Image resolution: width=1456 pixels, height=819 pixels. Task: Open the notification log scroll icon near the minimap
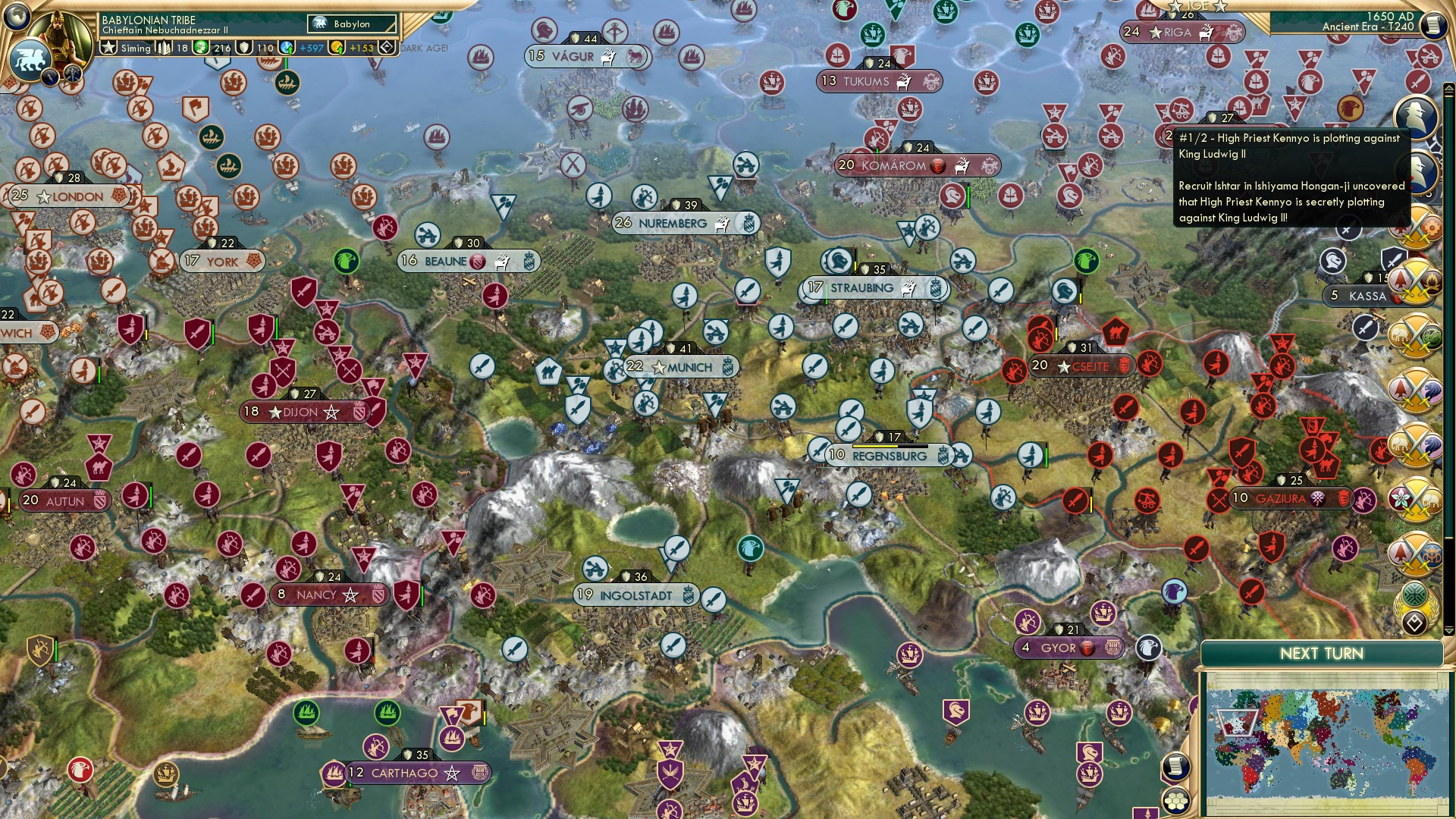(x=1177, y=767)
